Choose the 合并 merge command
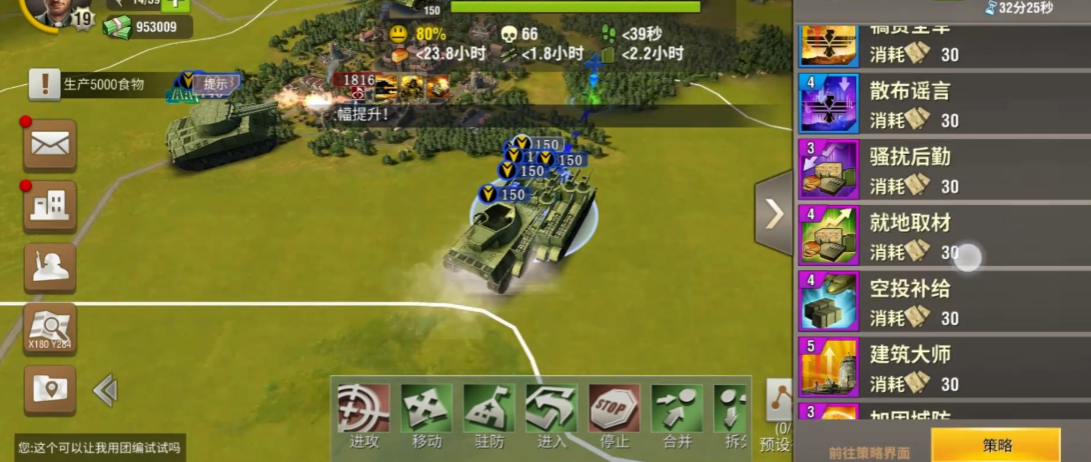Image resolution: width=1091 pixels, height=462 pixels. pos(676,416)
